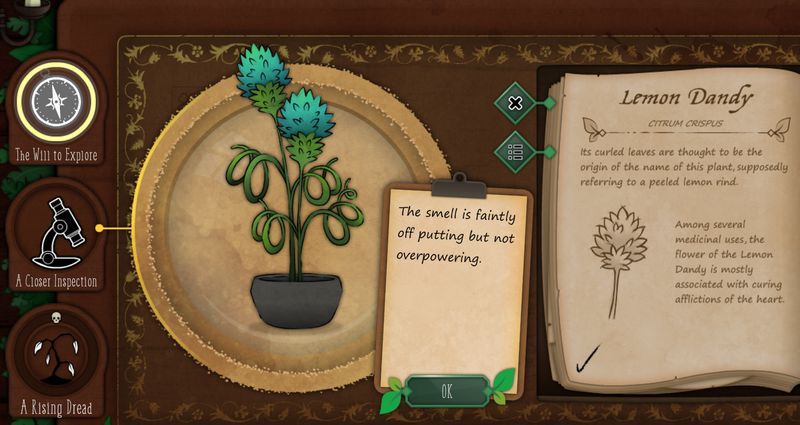Close the book with the X diamond
Viewport: 800px width, 425px height.
tap(516, 102)
